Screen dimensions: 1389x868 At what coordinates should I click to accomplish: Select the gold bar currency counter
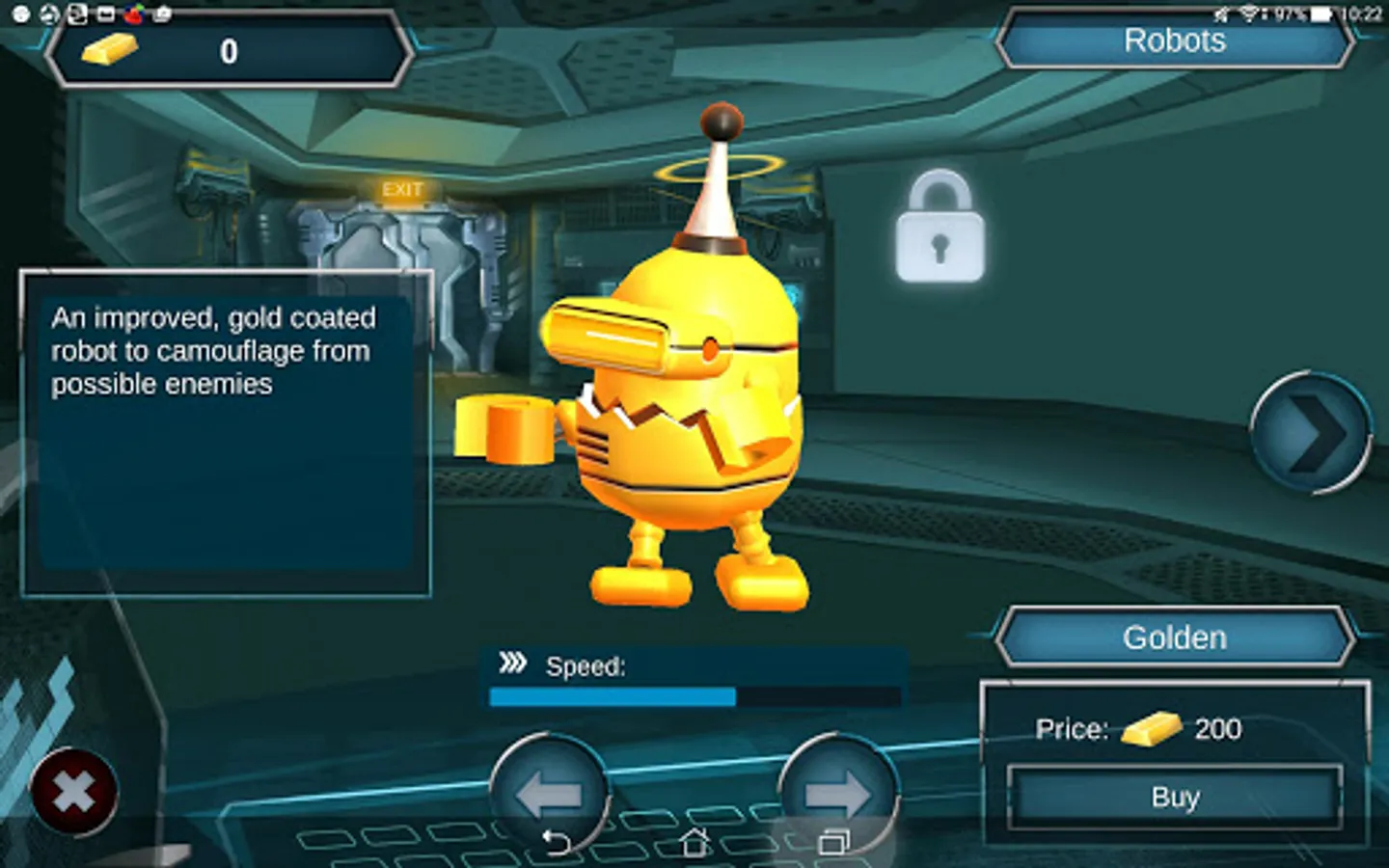pos(230,50)
